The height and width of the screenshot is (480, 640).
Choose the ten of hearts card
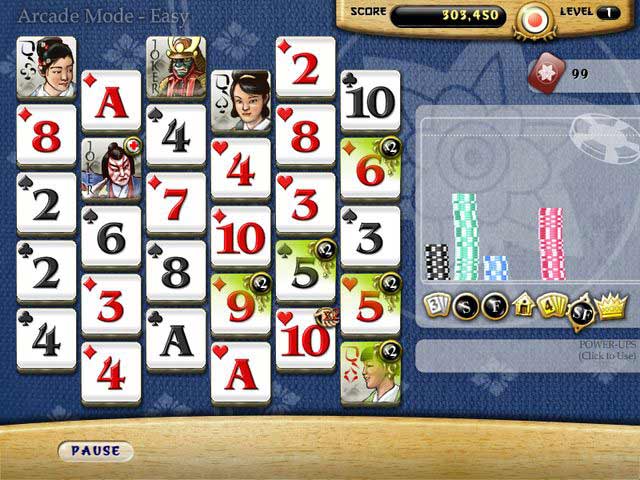[305, 339]
